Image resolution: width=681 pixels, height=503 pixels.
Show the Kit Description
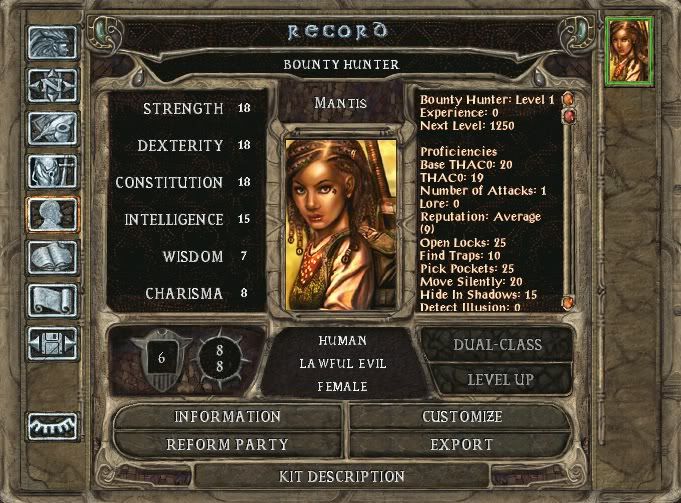click(x=342, y=477)
